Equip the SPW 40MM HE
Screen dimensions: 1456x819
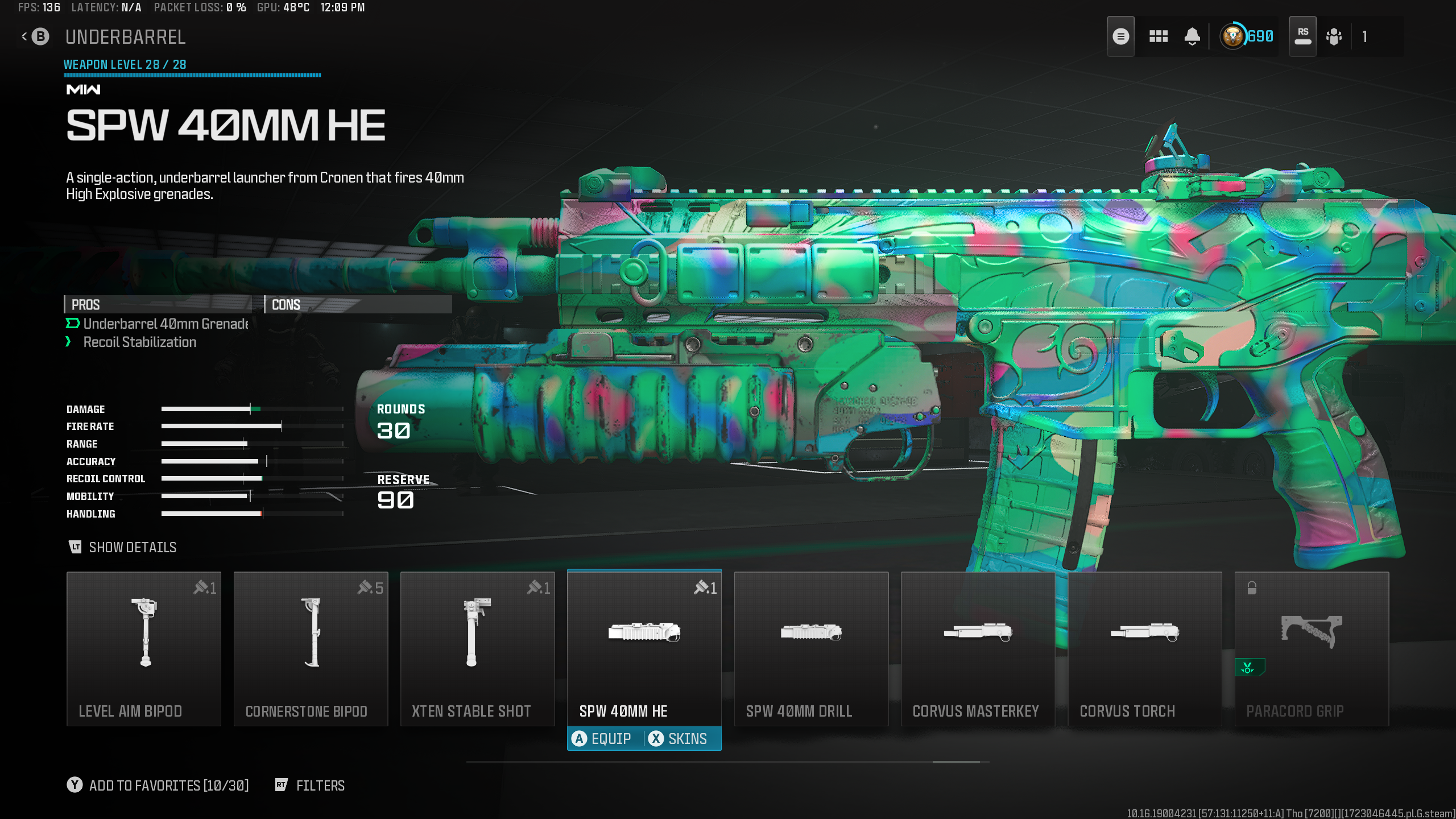pyautogui.click(x=603, y=739)
